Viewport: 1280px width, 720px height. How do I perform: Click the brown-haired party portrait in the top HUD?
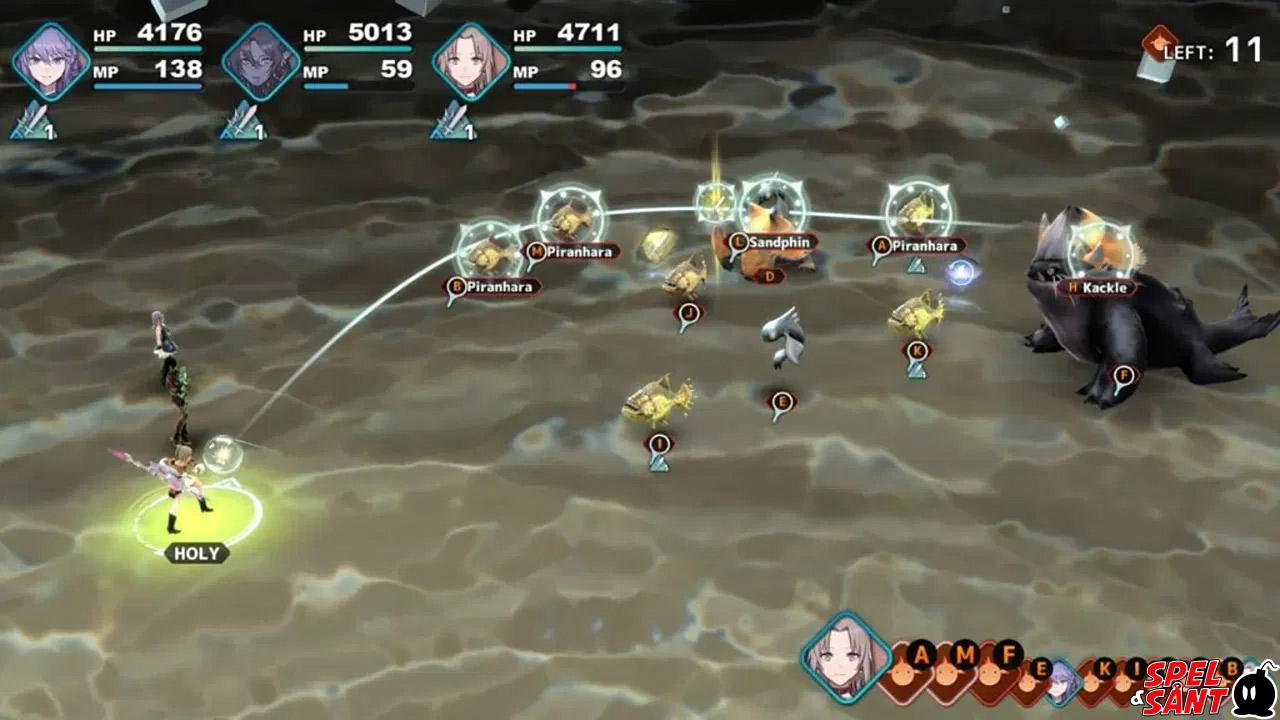click(x=471, y=62)
